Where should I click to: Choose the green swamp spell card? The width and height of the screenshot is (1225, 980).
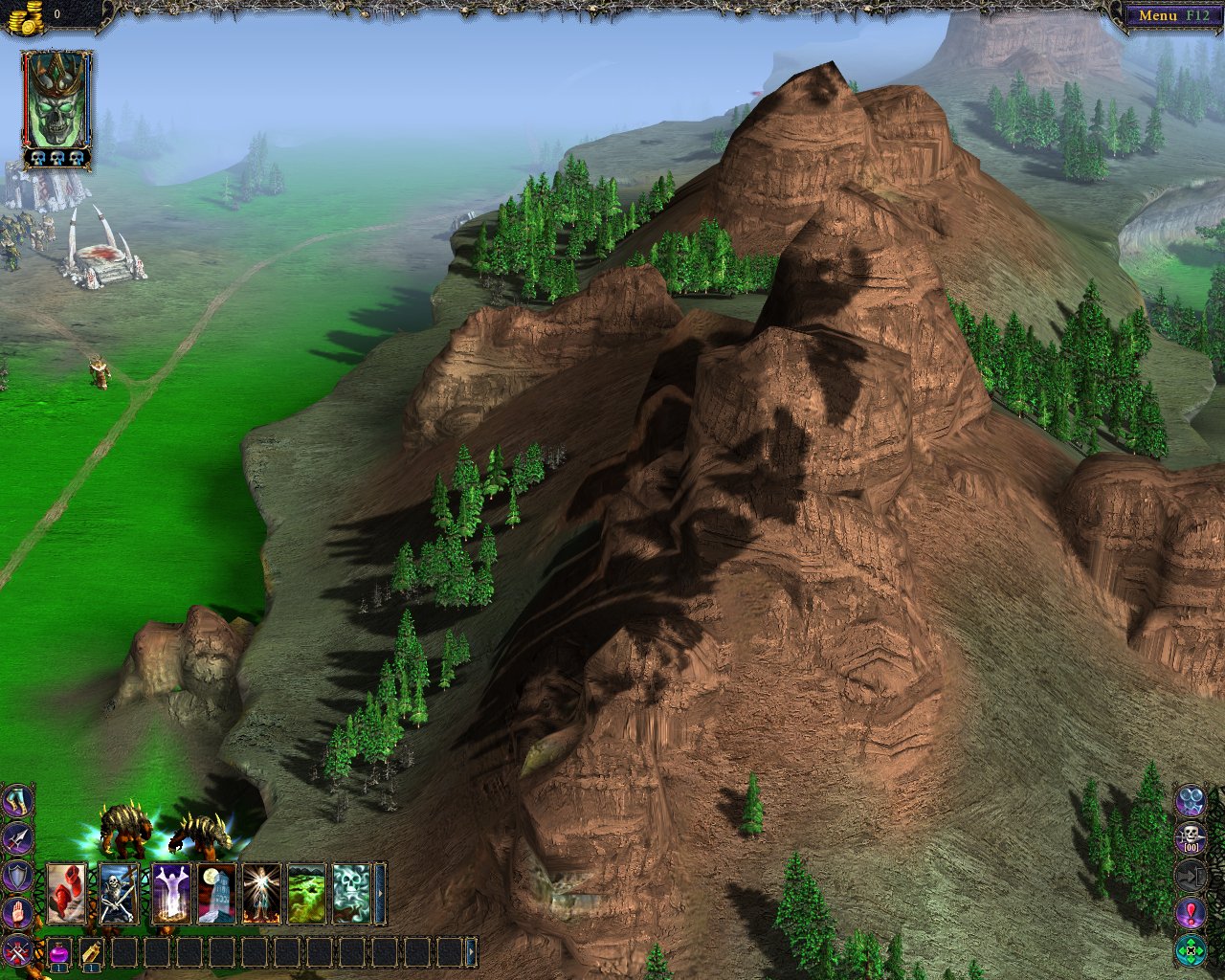(x=307, y=893)
